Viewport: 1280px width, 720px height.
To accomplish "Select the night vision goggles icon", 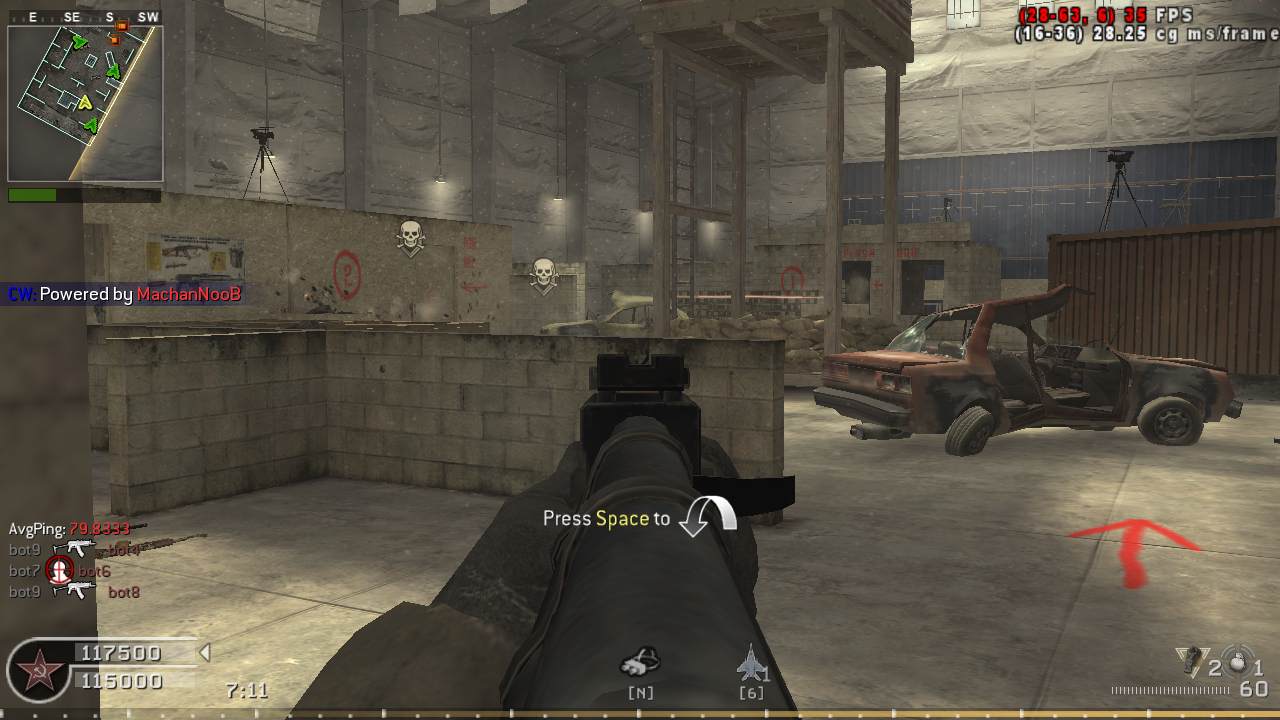I will point(640,662).
